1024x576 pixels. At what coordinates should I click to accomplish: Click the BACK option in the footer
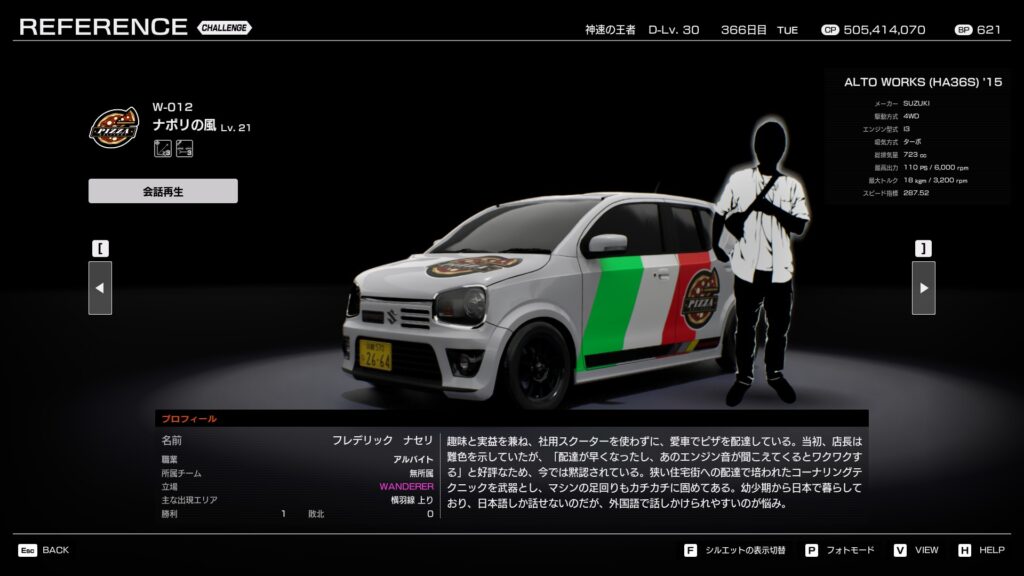(44, 550)
